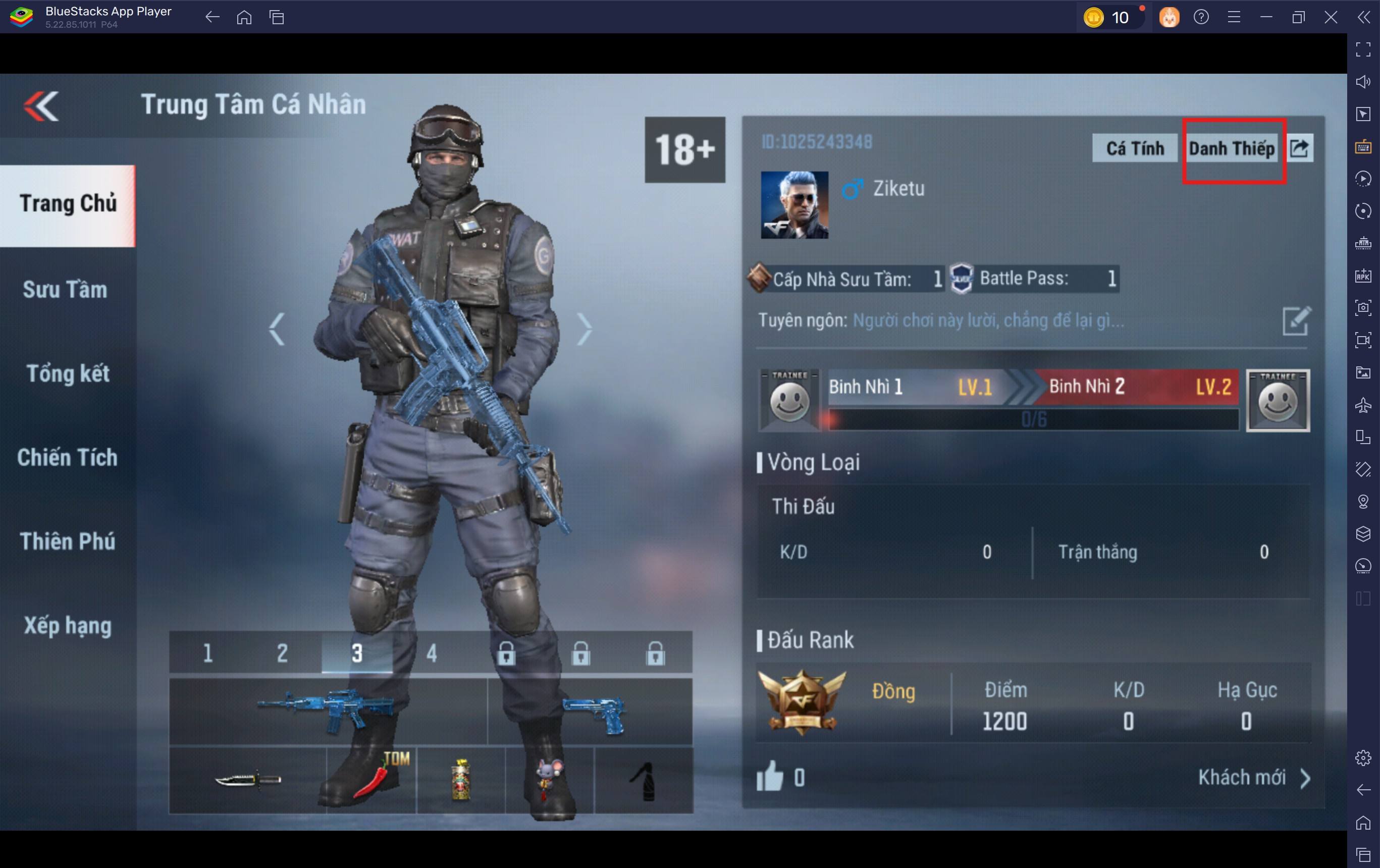Show the Thiên Phú tab
Screen dimensions: 1380x868
tap(67, 541)
